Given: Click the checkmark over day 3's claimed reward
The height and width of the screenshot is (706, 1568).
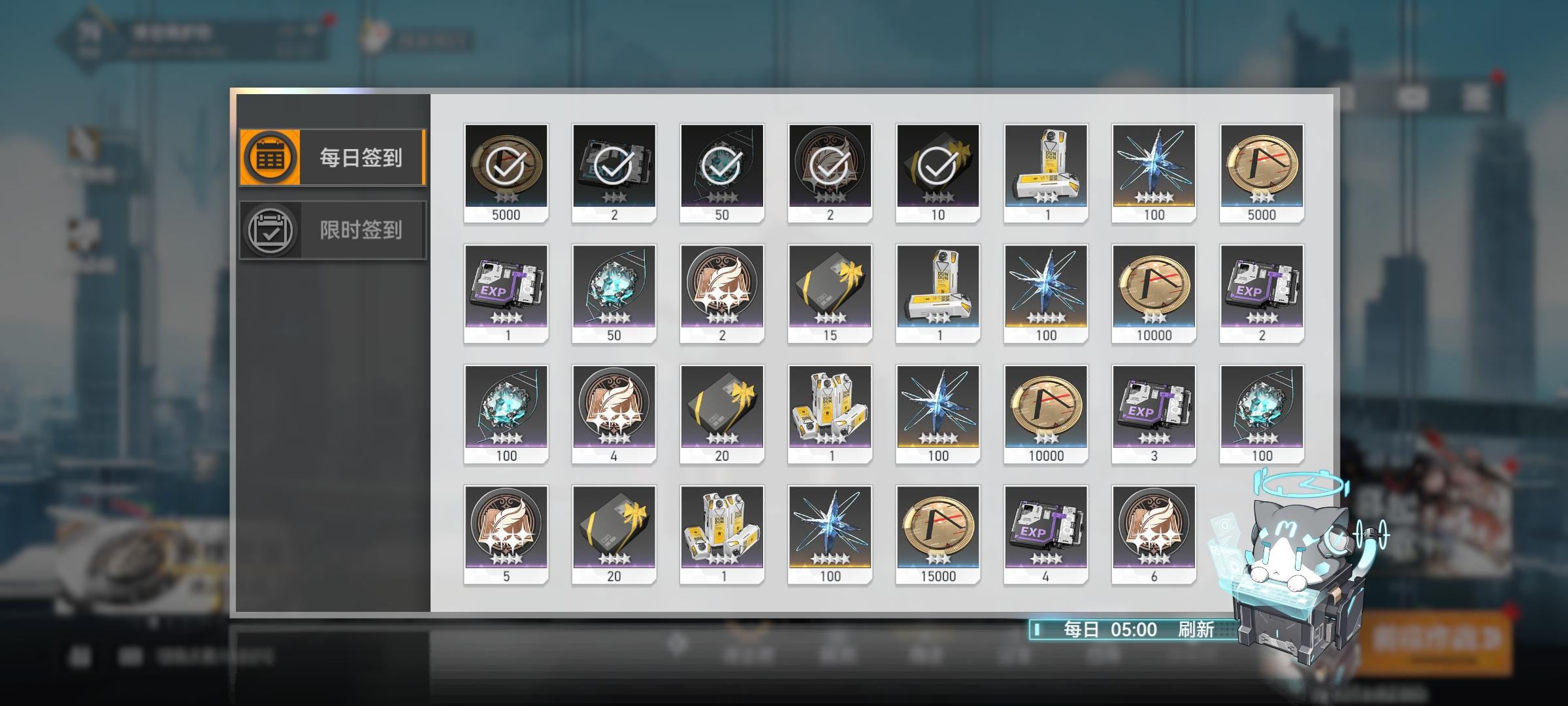Looking at the screenshot, I should point(721,165).
